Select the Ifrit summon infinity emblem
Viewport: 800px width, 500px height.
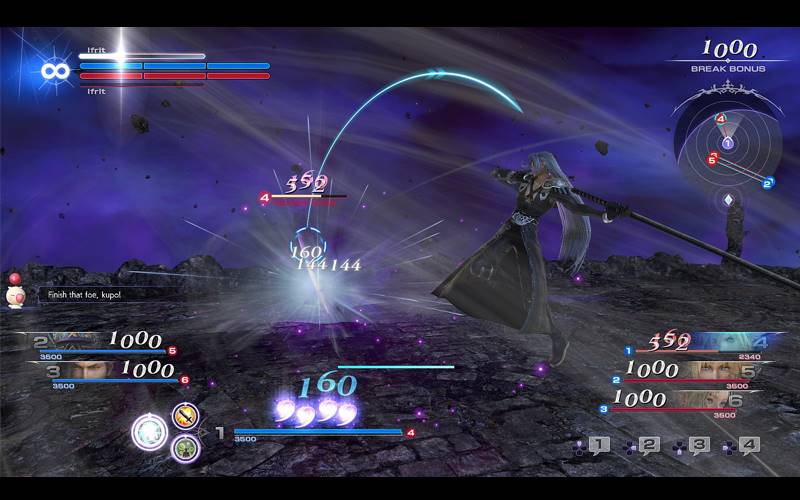(x=54, y=72)
